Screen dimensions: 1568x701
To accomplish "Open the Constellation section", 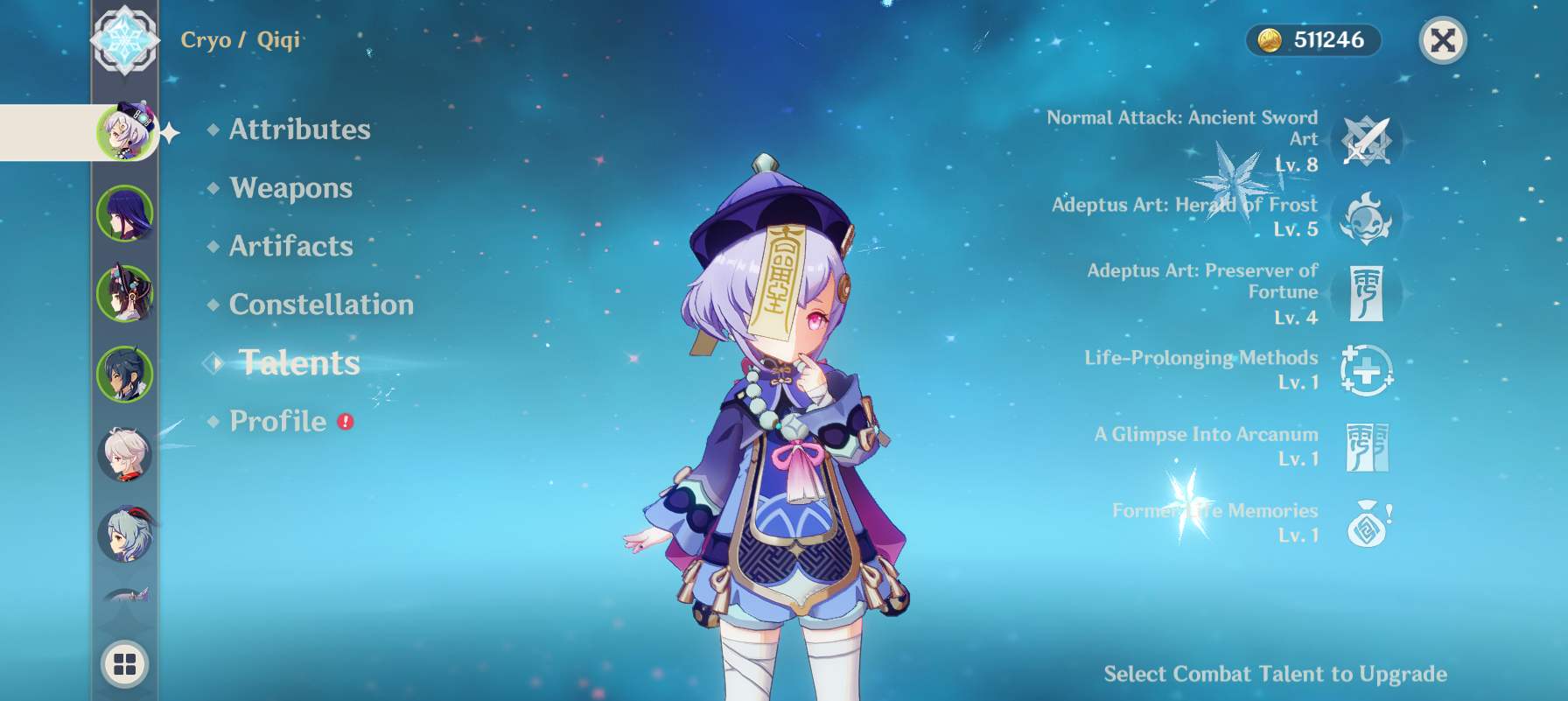I will point(321,305).
